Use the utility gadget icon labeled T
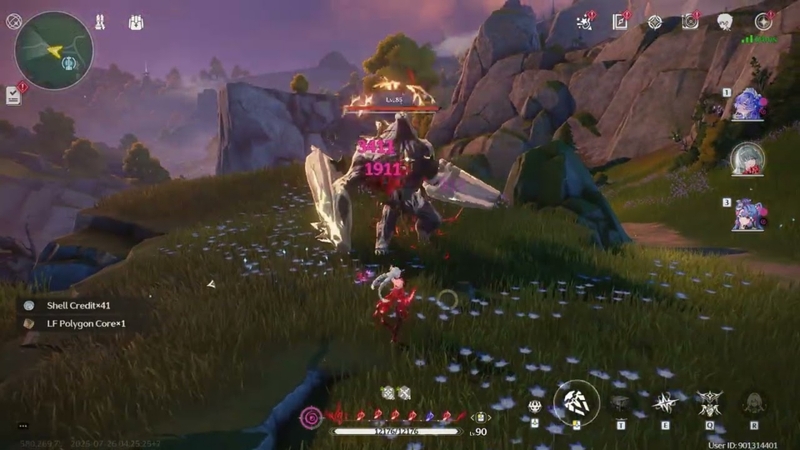This screenshot has width=800, height=450. 621,403
